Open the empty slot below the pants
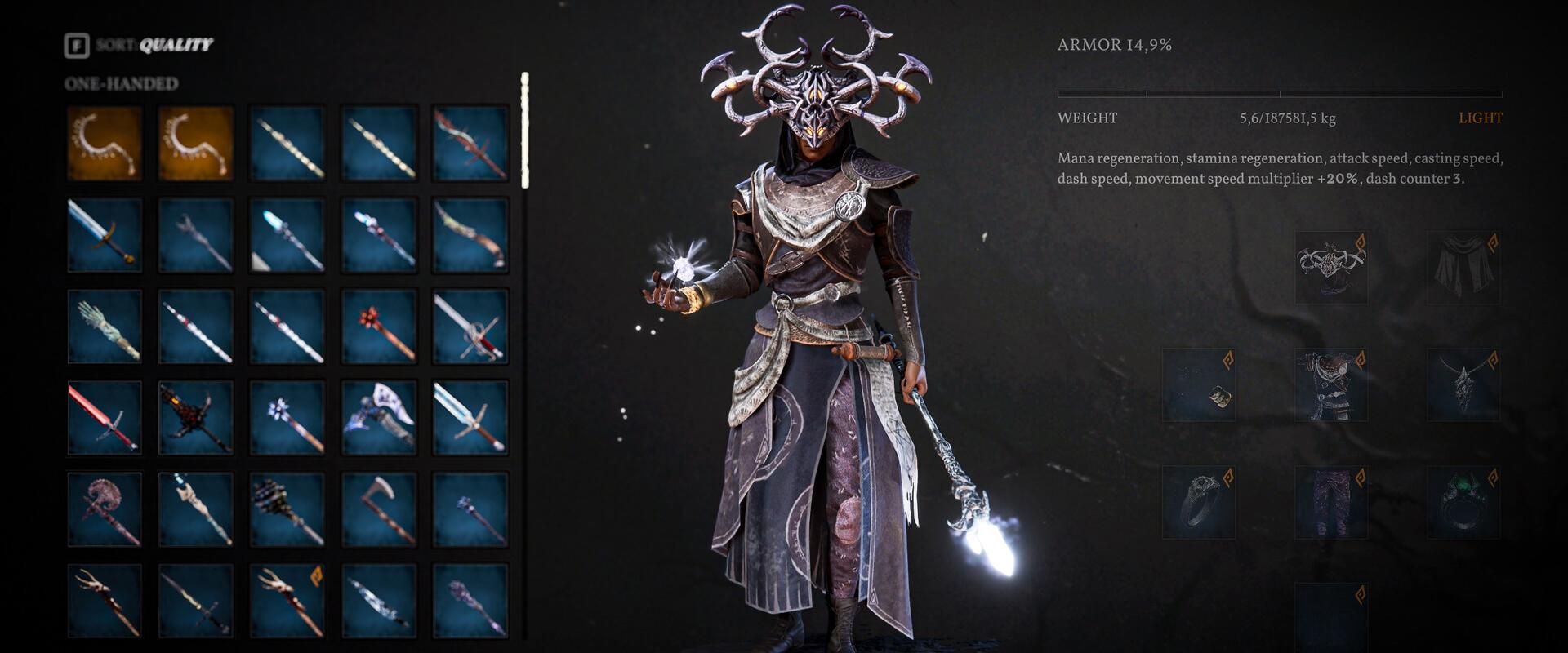This screenshot has width=1568, height=653. 1330,616
